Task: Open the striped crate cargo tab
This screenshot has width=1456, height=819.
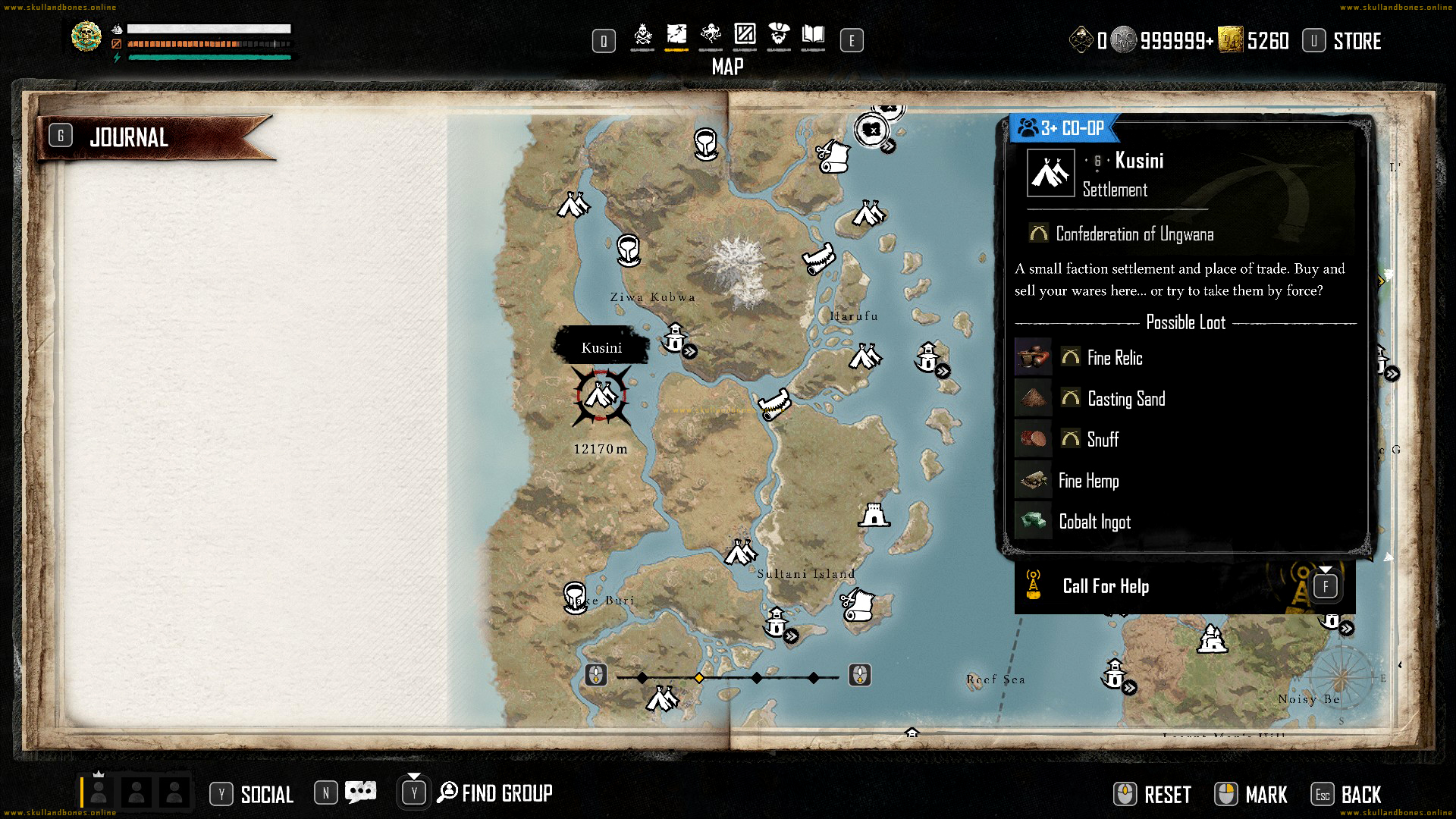Action: (x=745, y=35)
